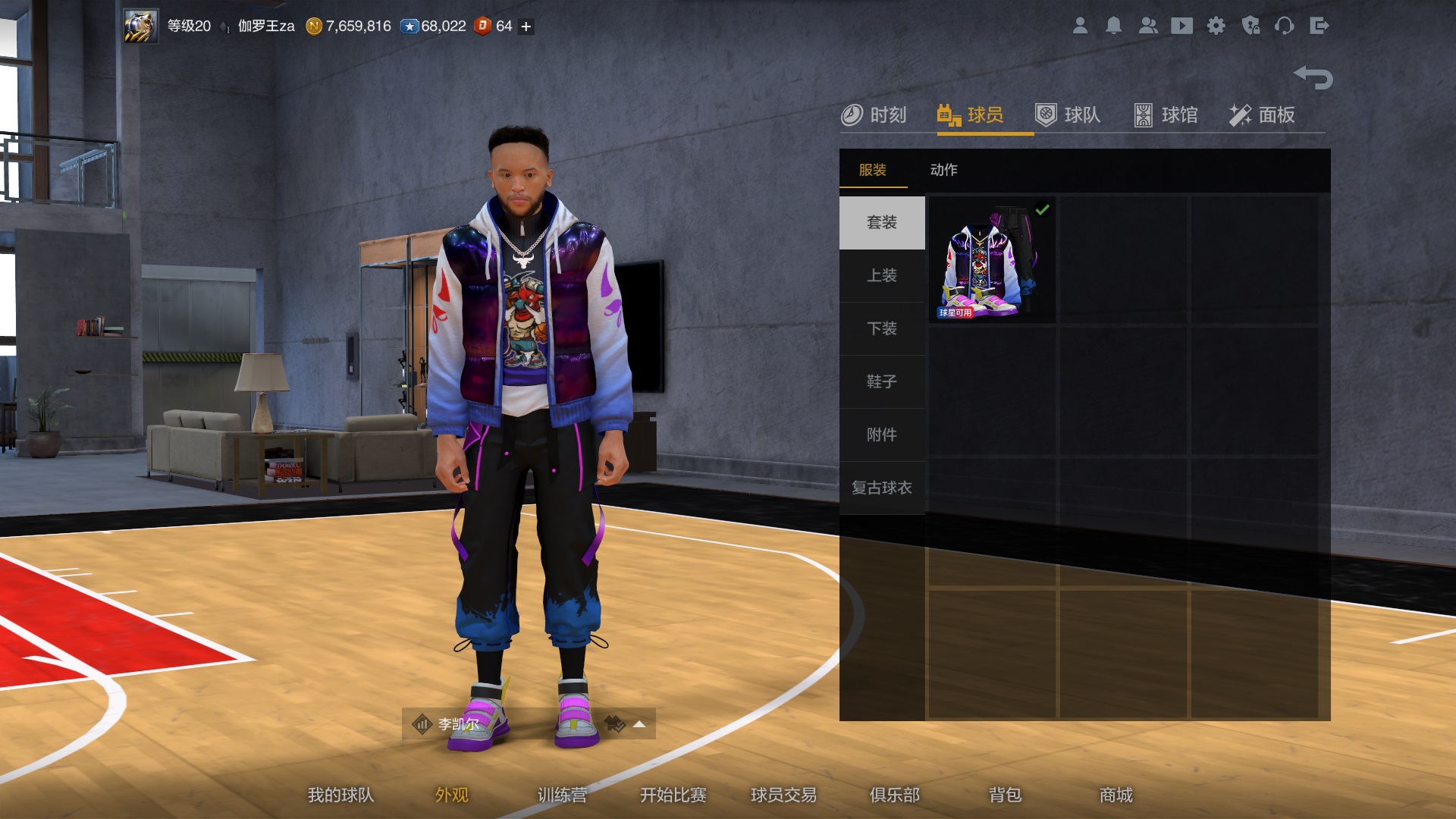Image resolution: width=1456 pixels, height=819 pixels.
Task: Click the profile person icon
Action: (x=1080, y=26)
